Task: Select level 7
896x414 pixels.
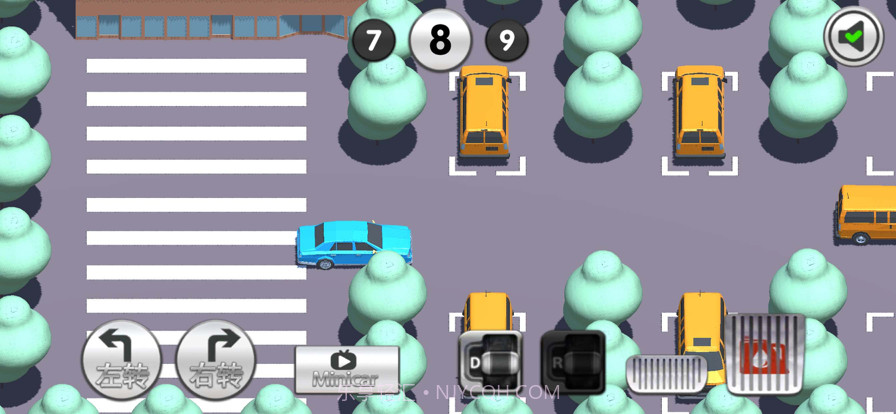Action: [374, 41]
